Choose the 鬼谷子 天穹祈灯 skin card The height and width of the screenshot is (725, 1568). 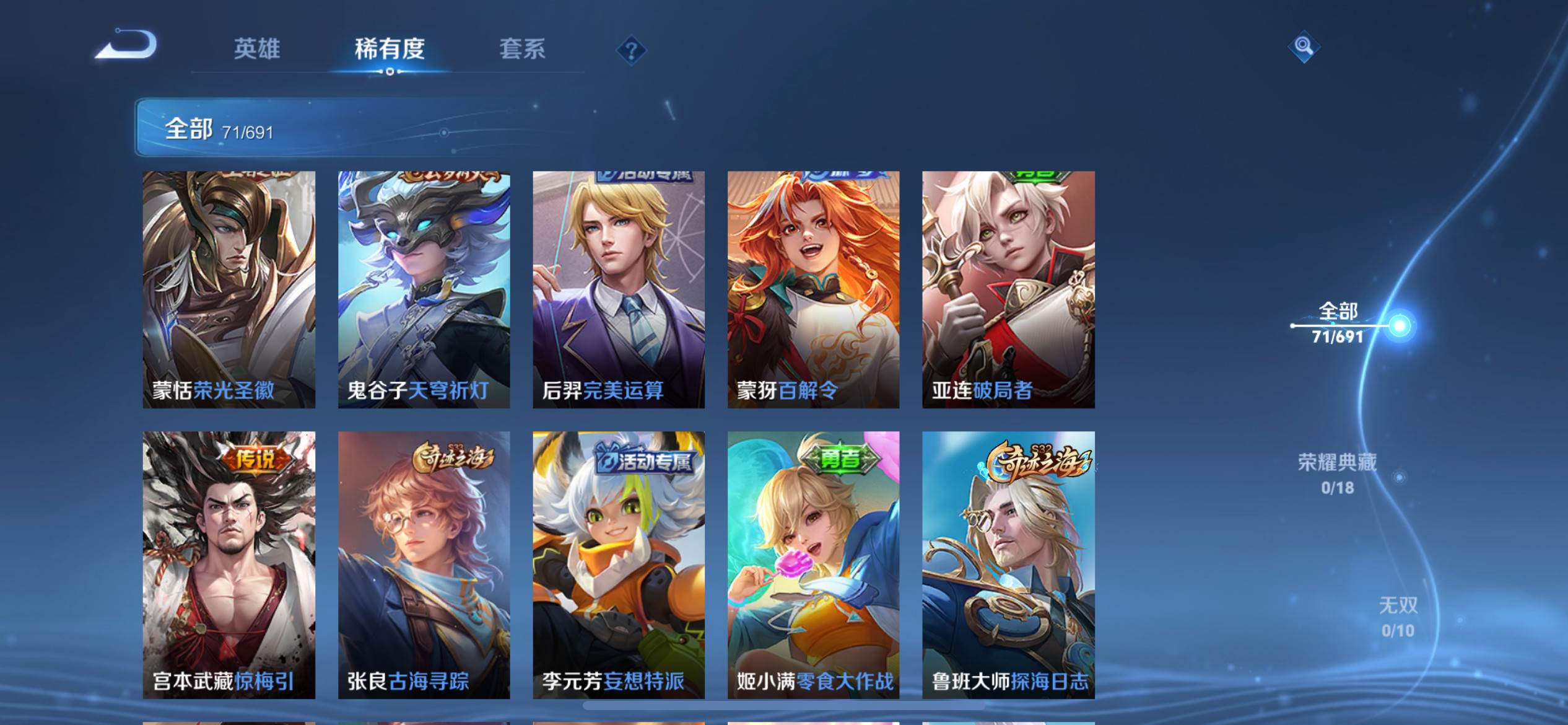pyautogui.click(x=424, y=289)
